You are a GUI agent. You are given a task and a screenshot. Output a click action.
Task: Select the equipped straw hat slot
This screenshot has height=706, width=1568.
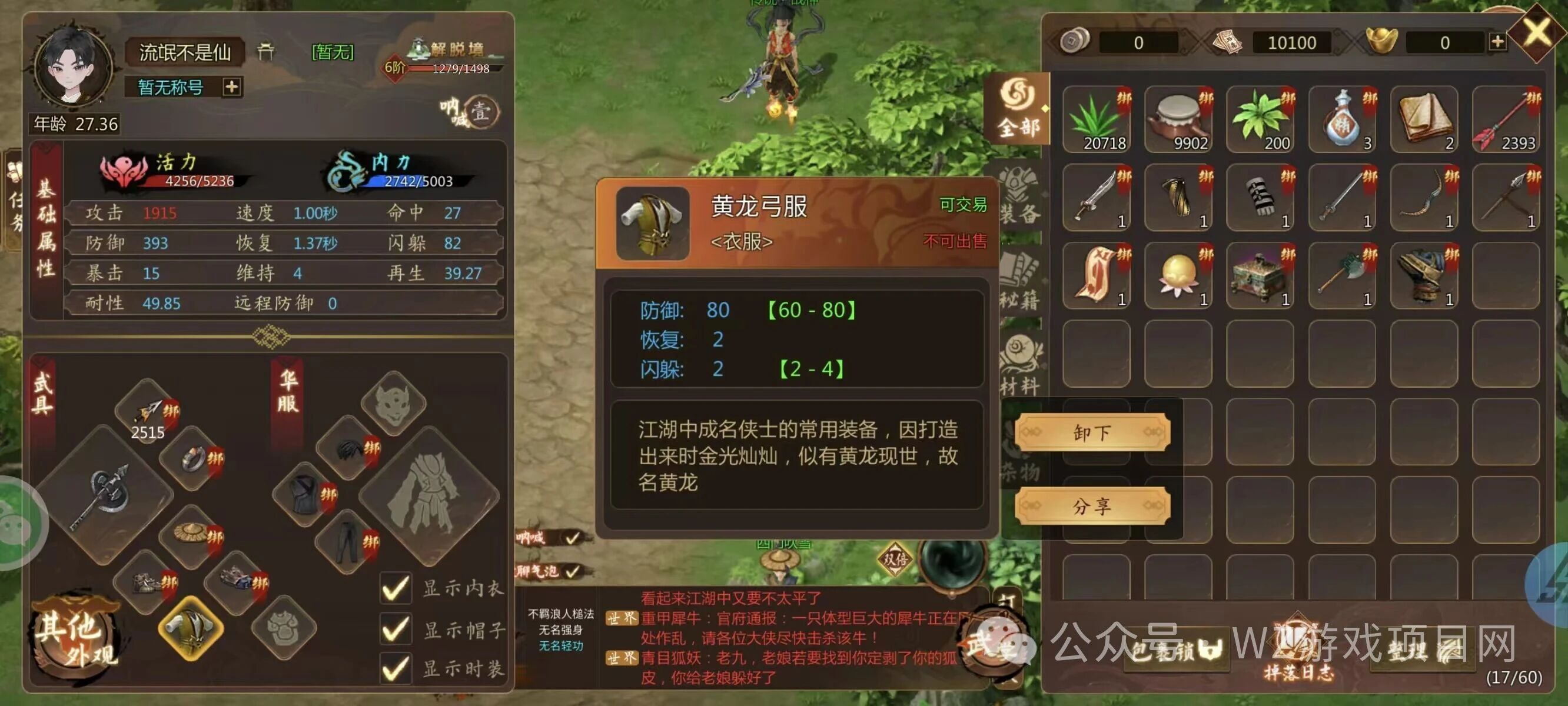[192, 535]
